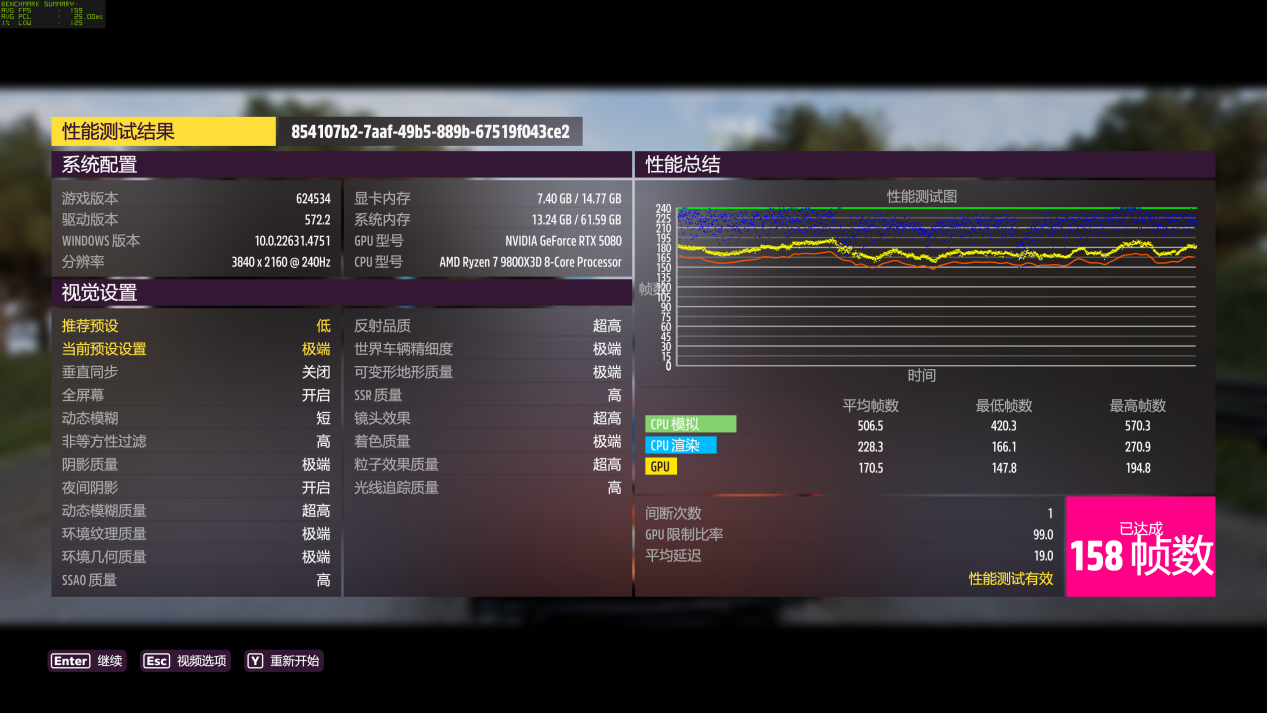Open the video options (视频选项)

pyautogui.click(x=186, y=661)
